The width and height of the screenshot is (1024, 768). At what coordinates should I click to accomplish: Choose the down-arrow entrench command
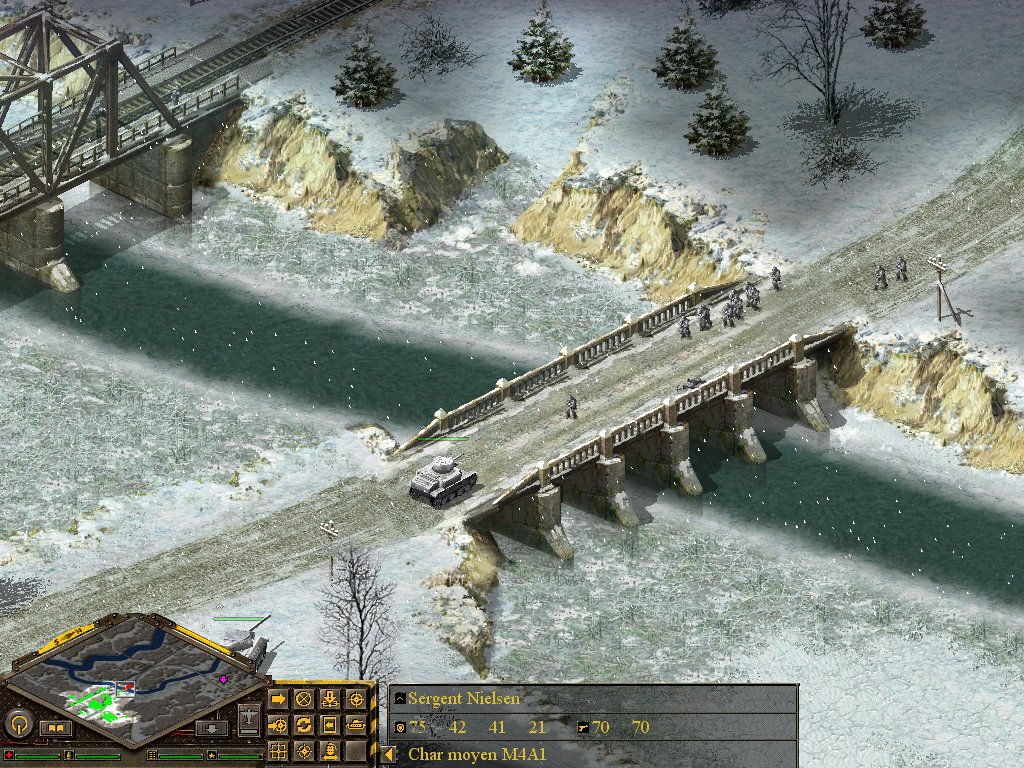pos(329,699)
